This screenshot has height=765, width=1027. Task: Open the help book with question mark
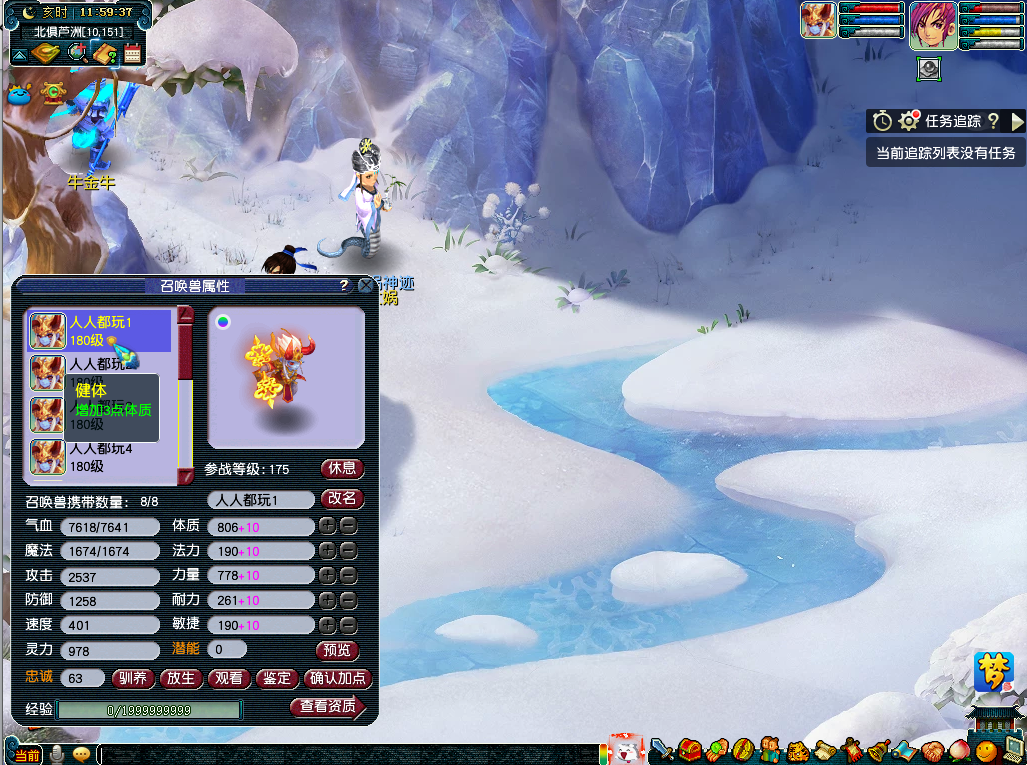pyautogui.click(x=104, y=53)
